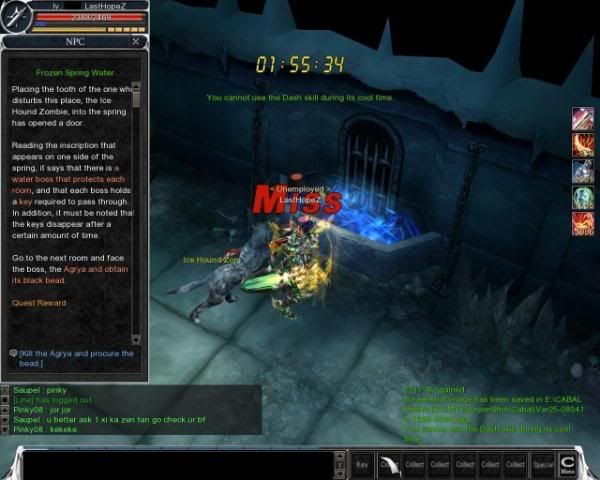Use the hotbar slot with the white claw icon
This screenshot has height=480, width=600.
[x=388, y=464]
